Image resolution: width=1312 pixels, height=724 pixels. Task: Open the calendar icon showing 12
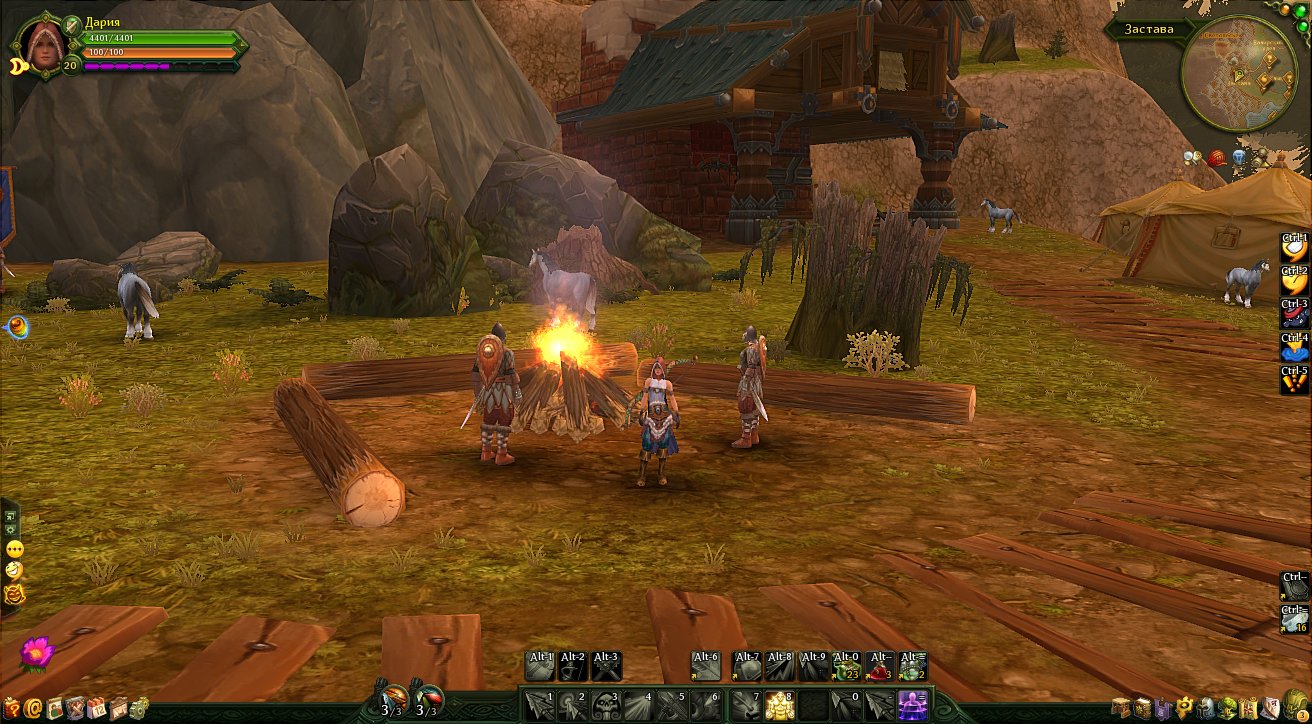[x=97, y=709]
